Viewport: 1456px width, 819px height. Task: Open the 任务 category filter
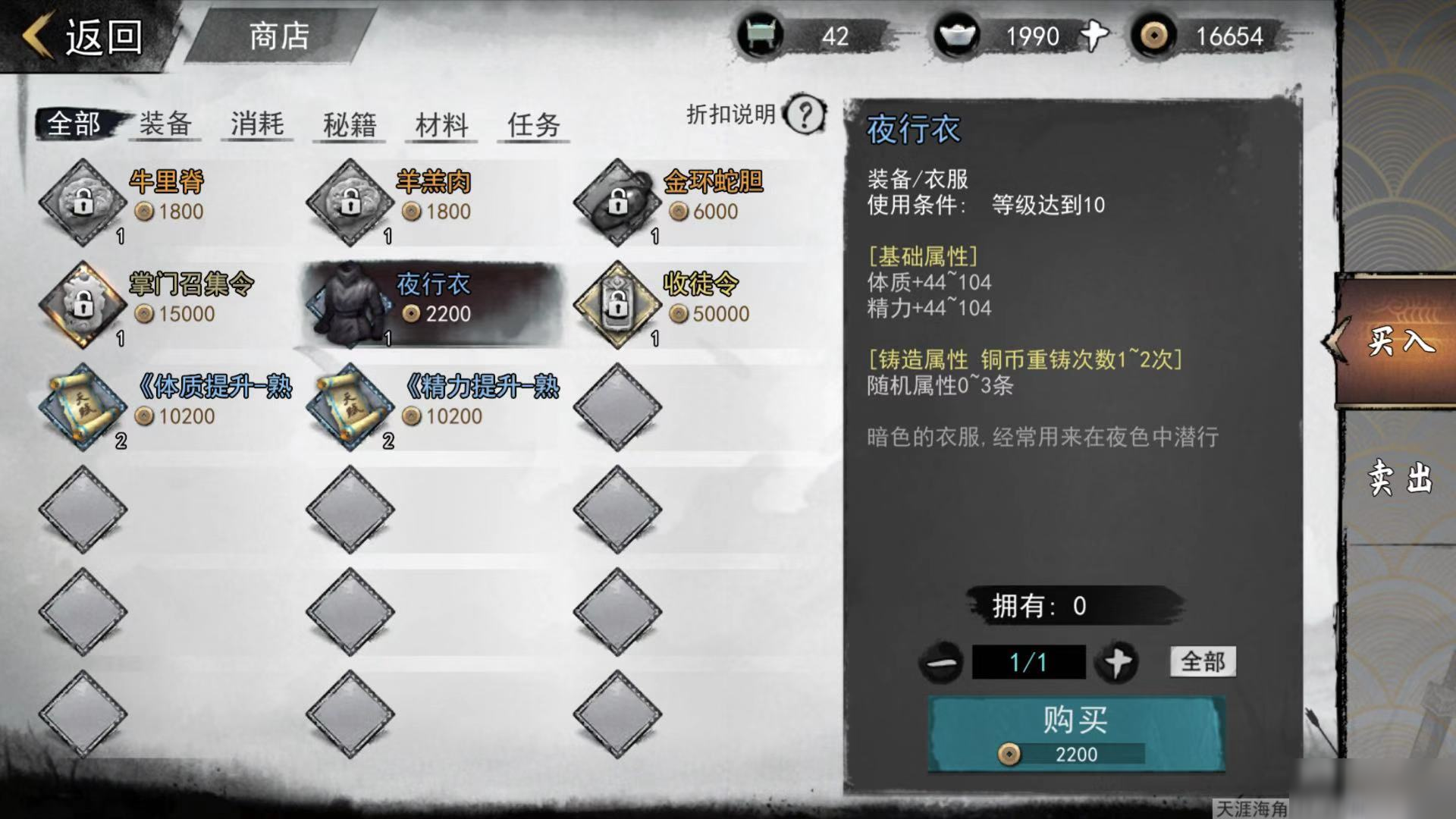[x=532, y=125]
